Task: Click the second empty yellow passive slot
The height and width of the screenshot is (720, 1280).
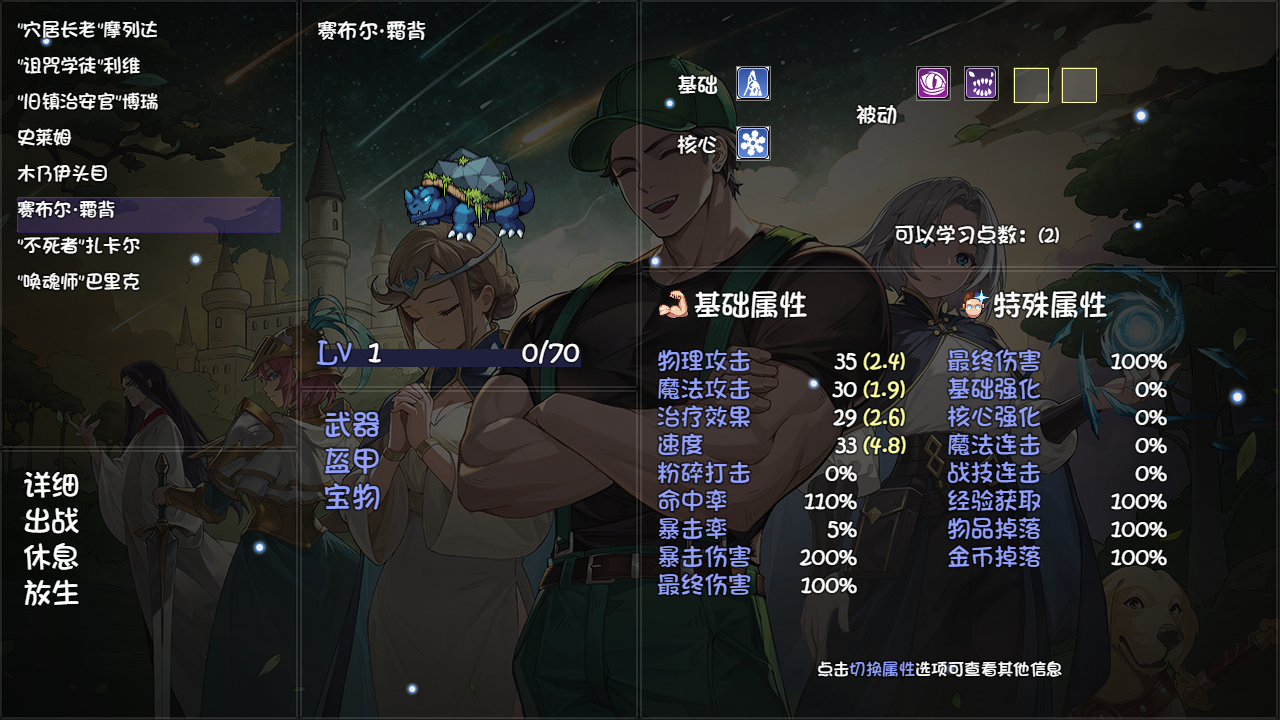Action: coord(1078,86)
